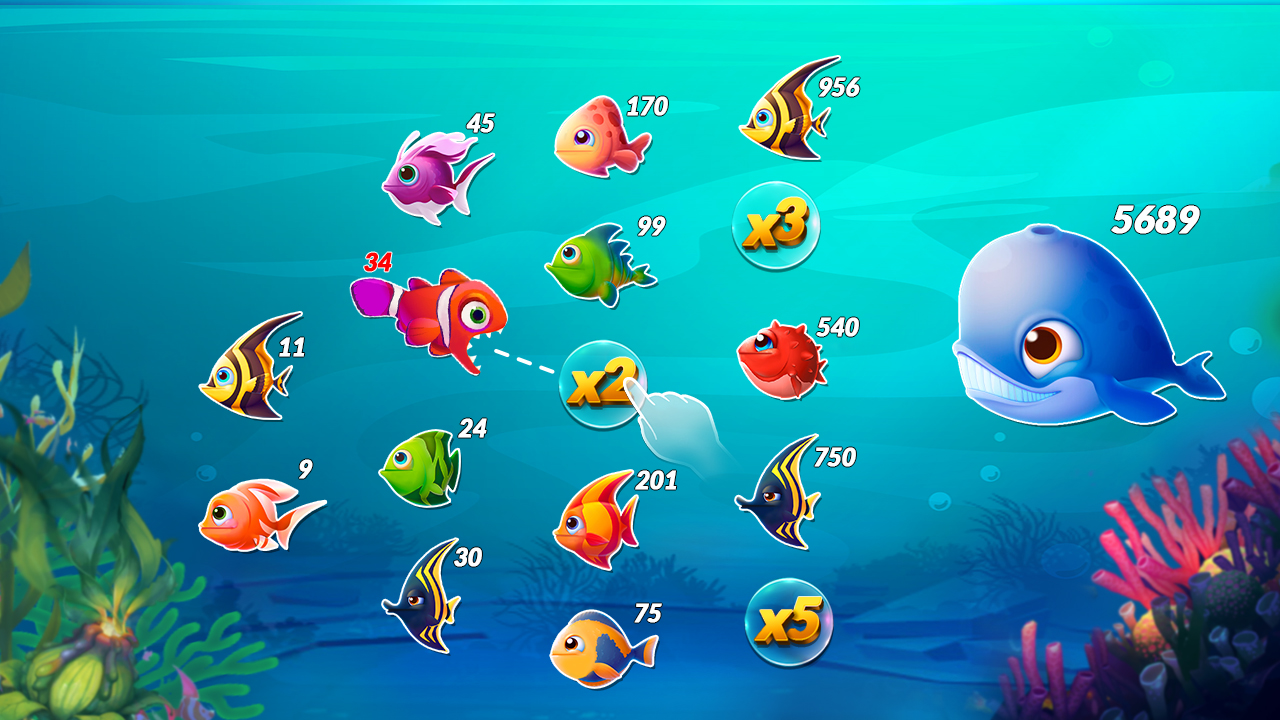Select the score 5689 above the whale
Viewport: 1280px width, 720px height.
1155,218
